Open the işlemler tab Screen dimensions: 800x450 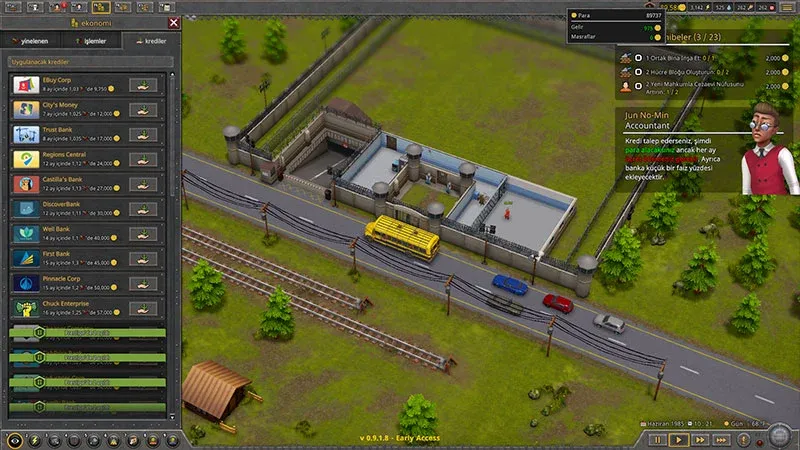(92, 42)
